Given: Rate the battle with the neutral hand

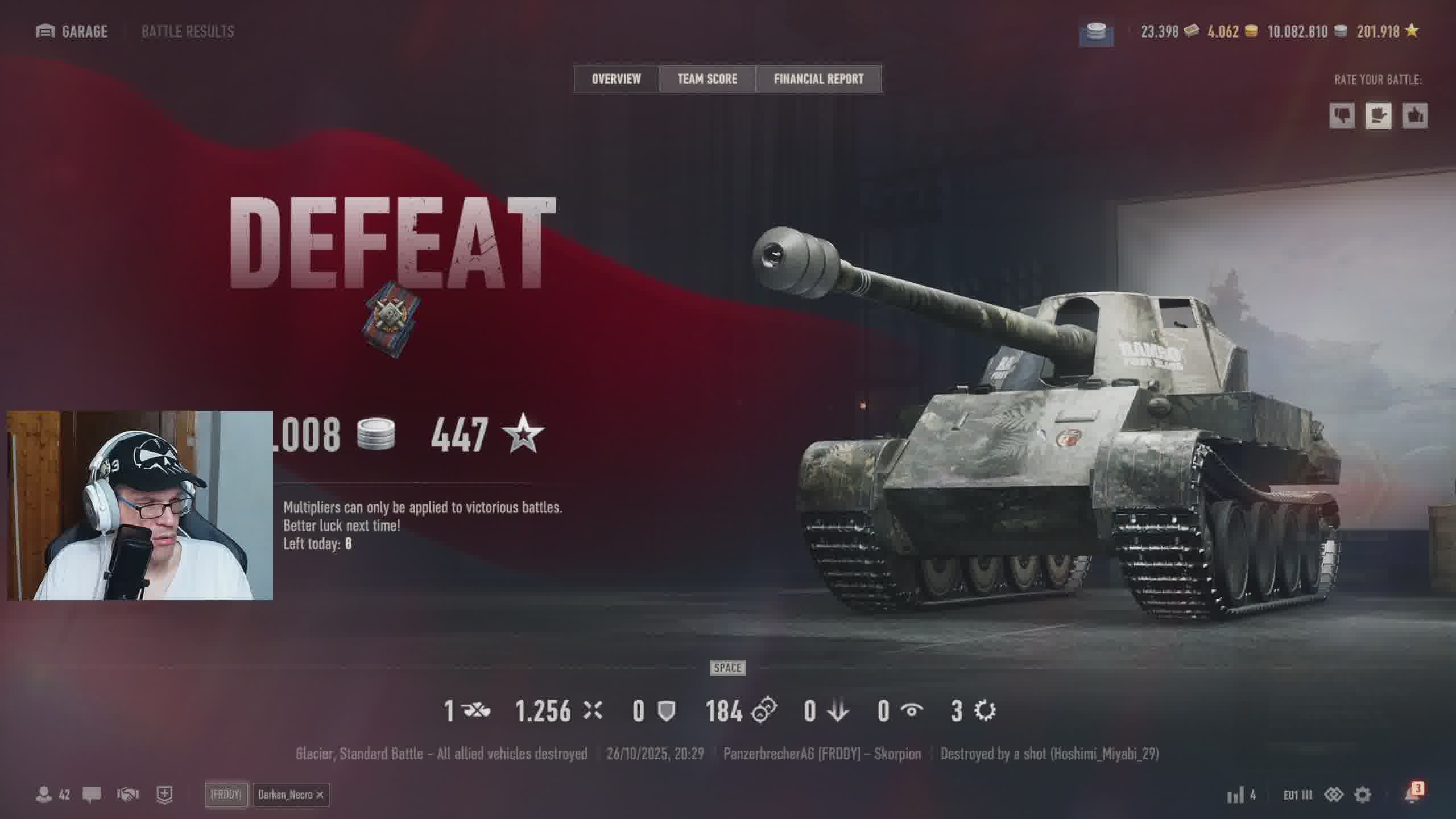Looking at the screenshot, I should click(1378, 116).
